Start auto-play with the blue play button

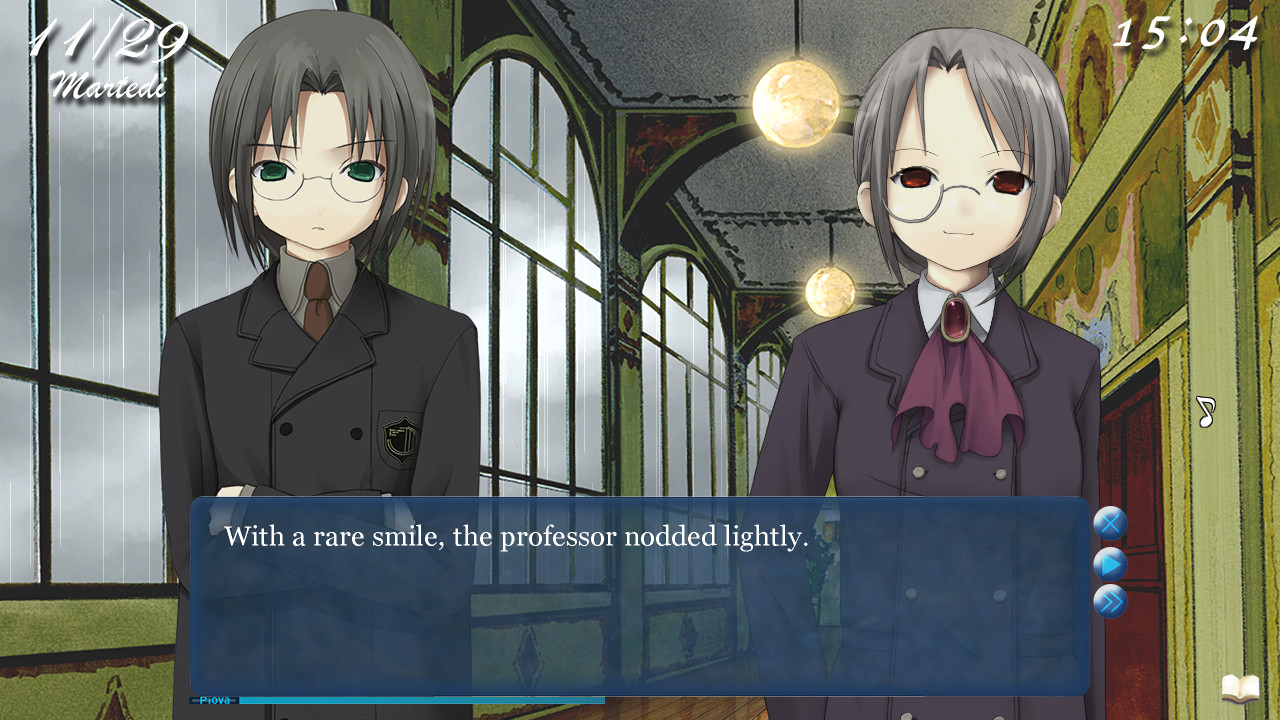(x=1110, y=564)
